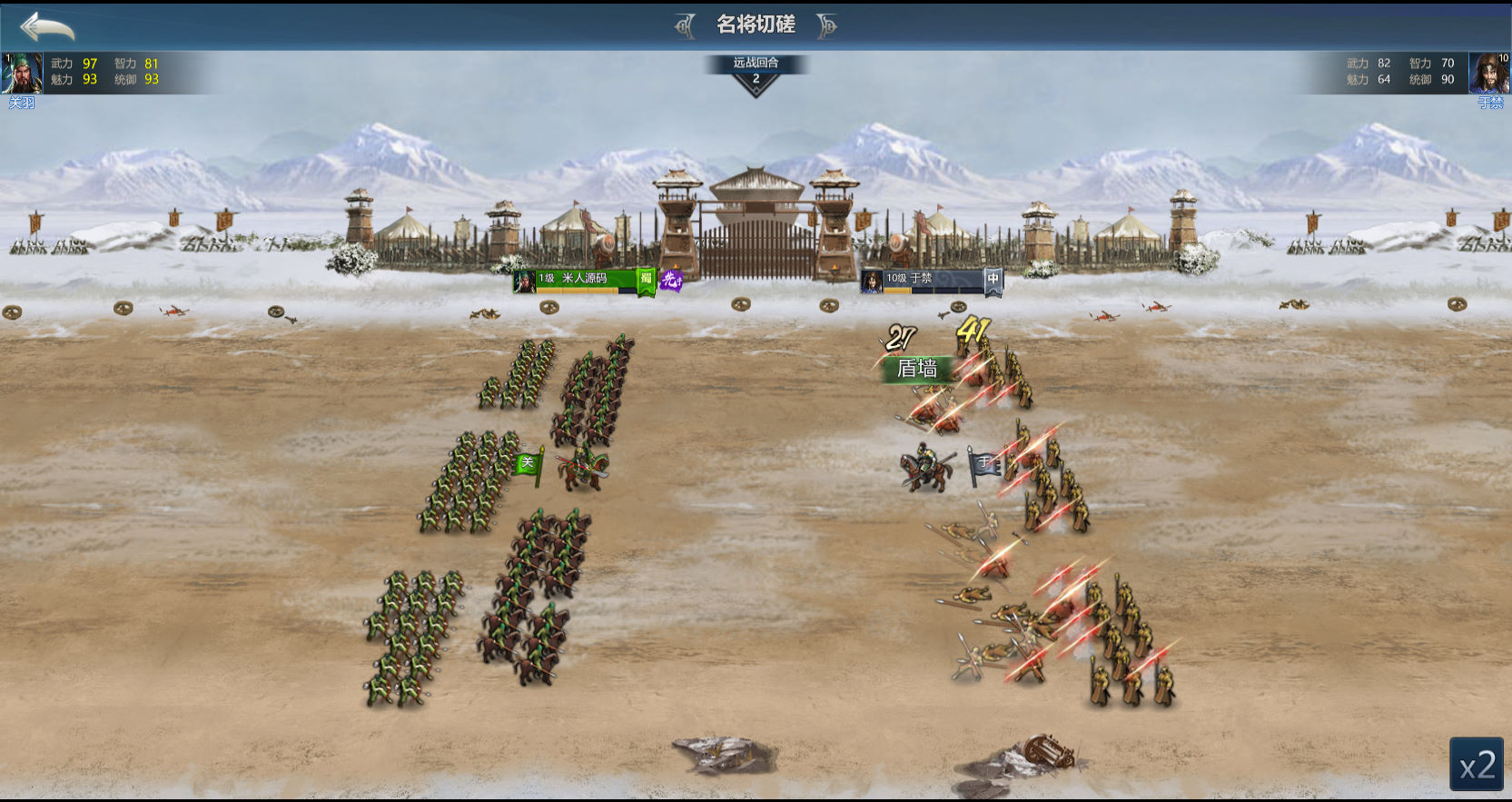Click the back arrow button
Screen dimensions: 1512x802
point(47,26)
